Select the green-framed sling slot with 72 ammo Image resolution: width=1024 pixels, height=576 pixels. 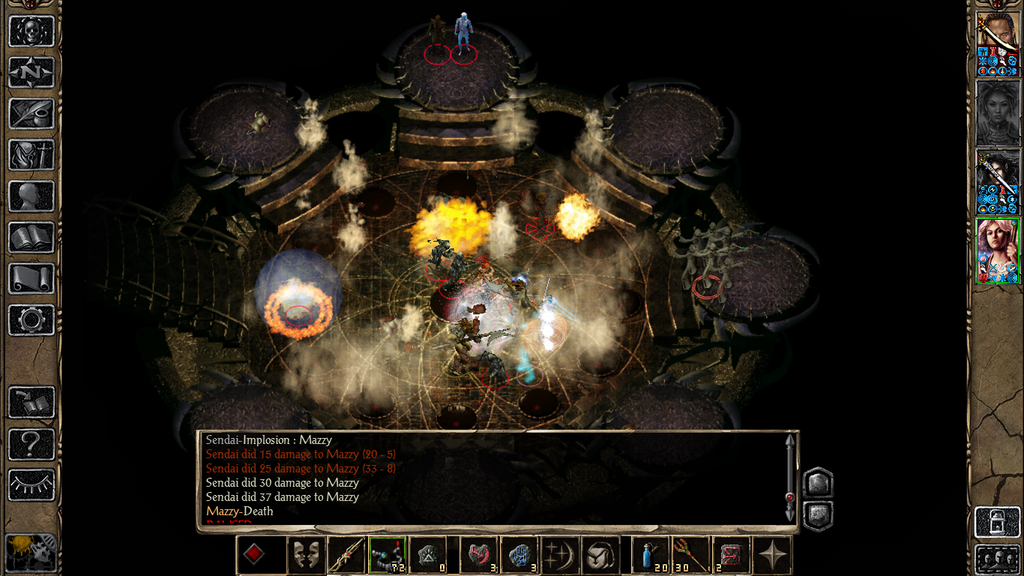point(387,555)
